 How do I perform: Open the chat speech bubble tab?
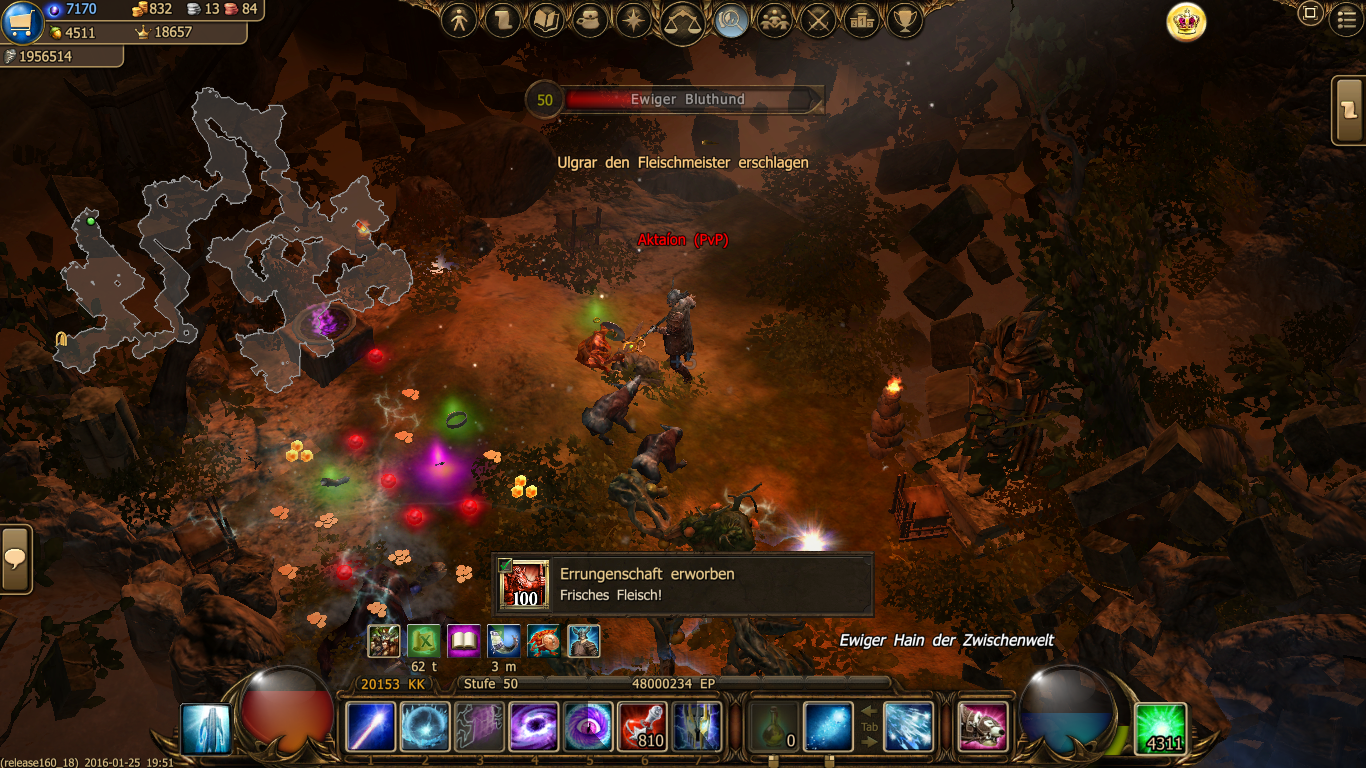15,559
